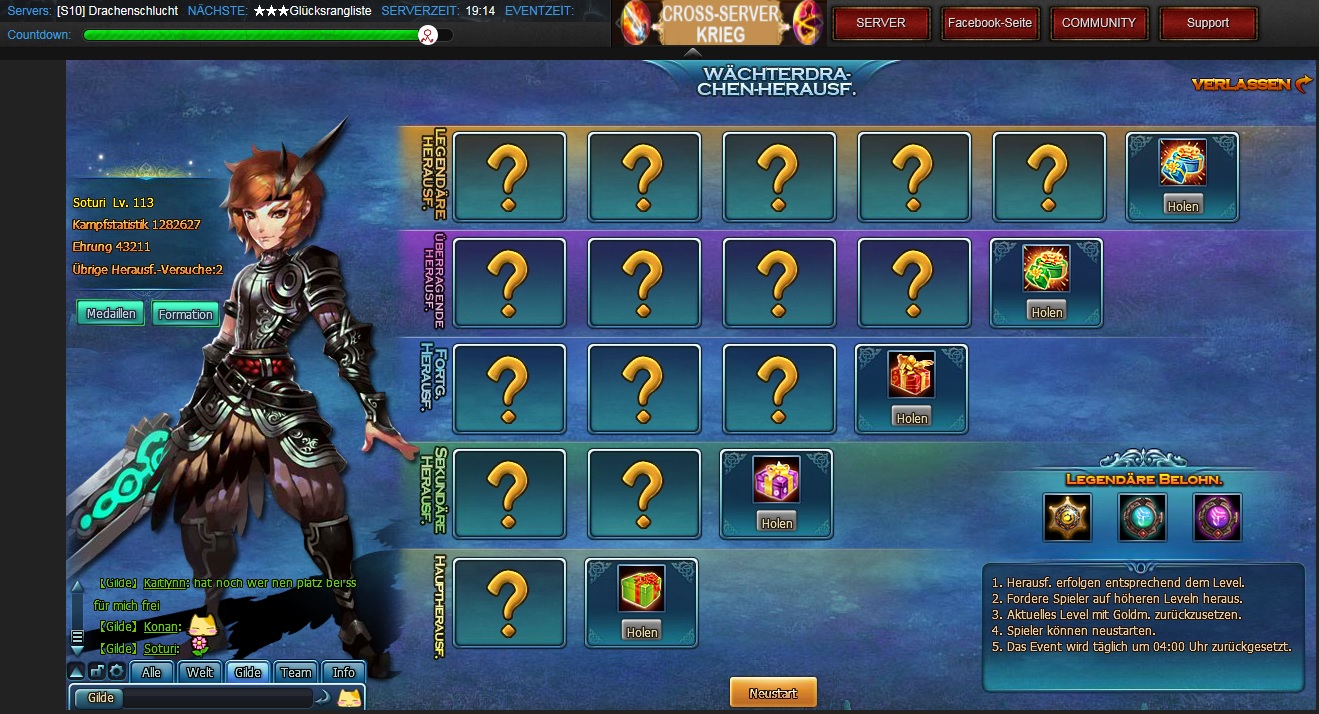Inspect the golden star legendary reward icon
The width and height of the screenshot is (1319, 714).
pos(1067,517)
